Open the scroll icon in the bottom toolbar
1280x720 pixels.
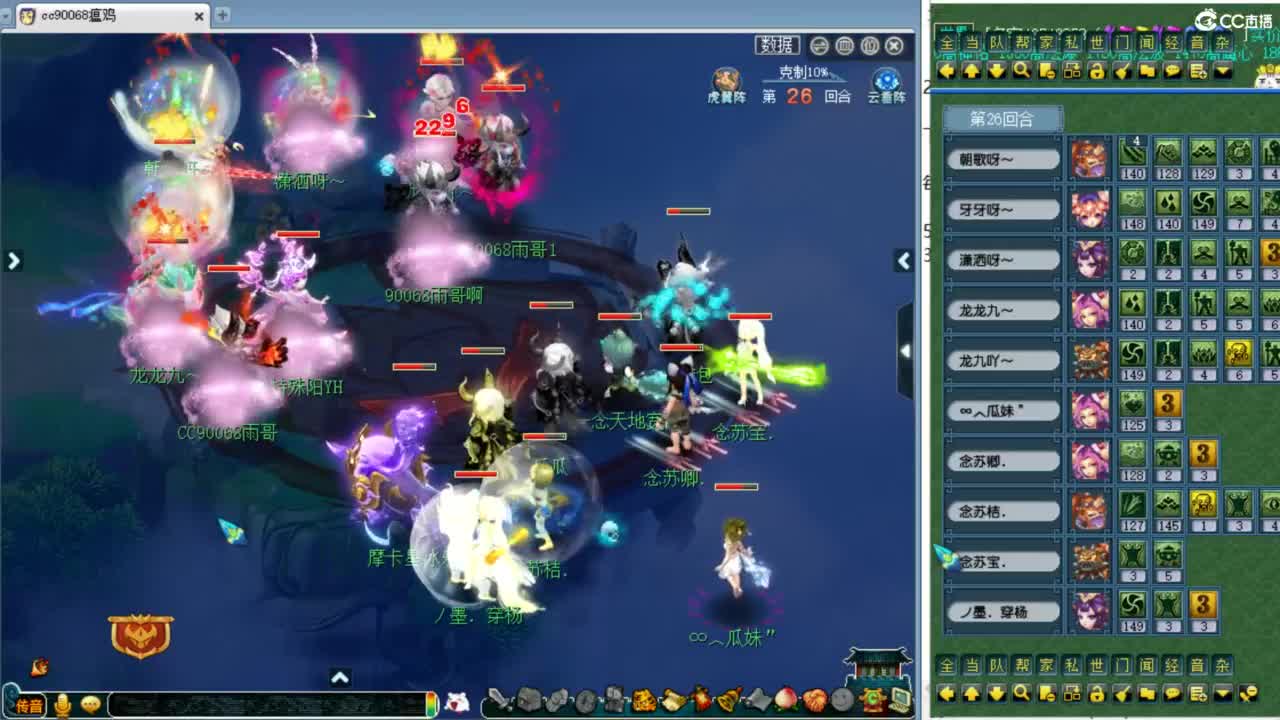(674, 700)
